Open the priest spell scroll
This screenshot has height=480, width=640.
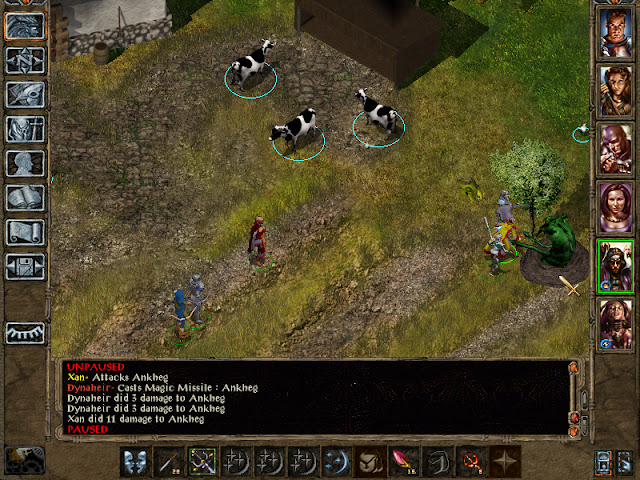[x=26, y=232]
